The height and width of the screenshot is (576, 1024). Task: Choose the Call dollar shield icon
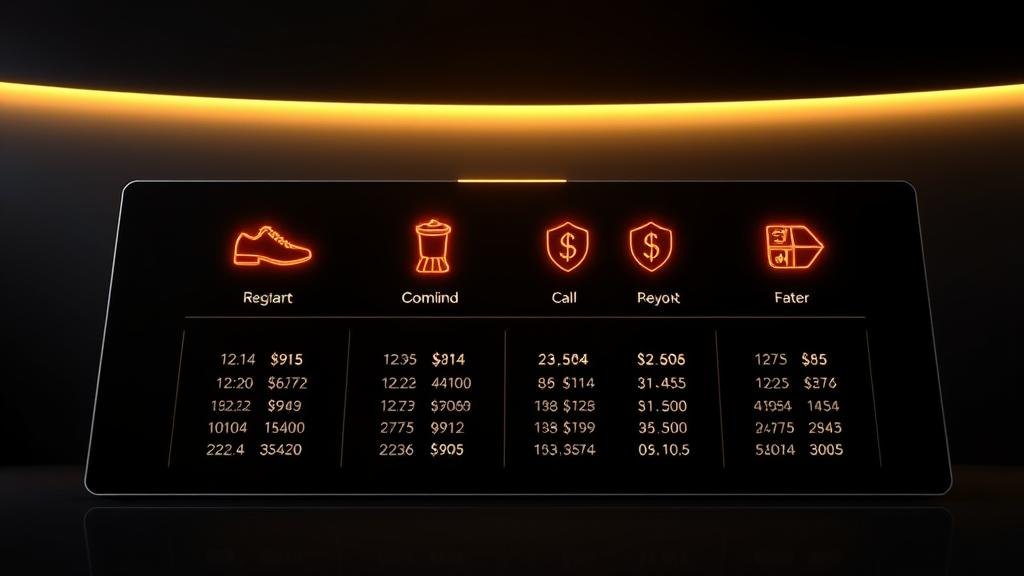pos(567,246)
